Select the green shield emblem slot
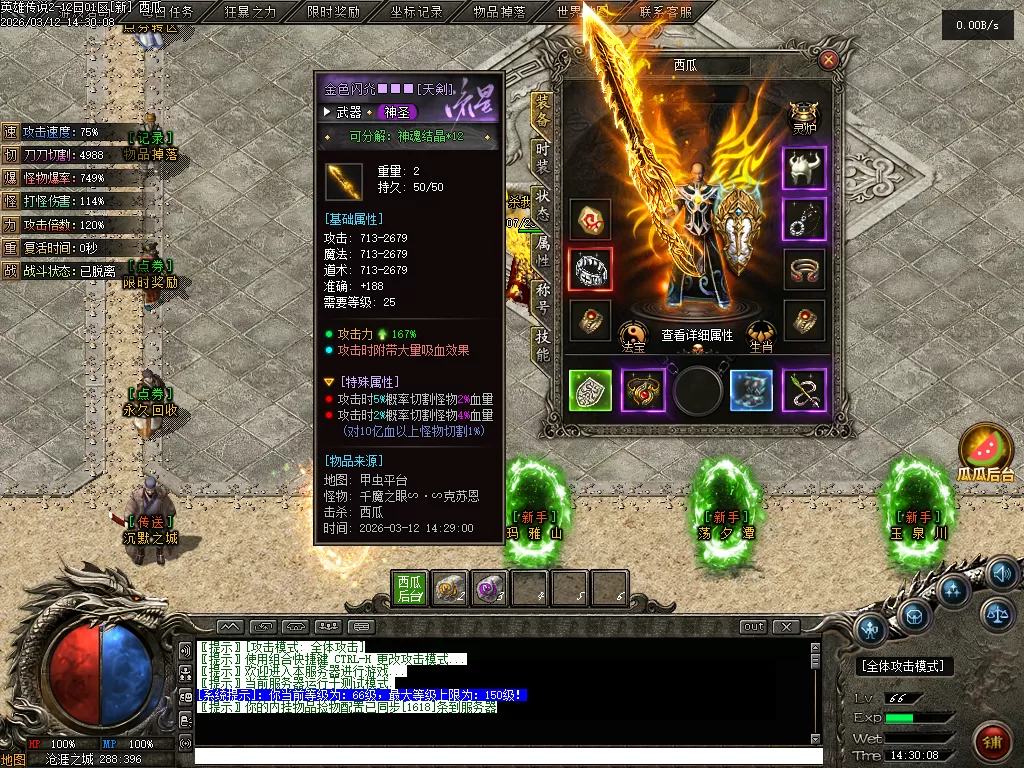 pos(590,391)
